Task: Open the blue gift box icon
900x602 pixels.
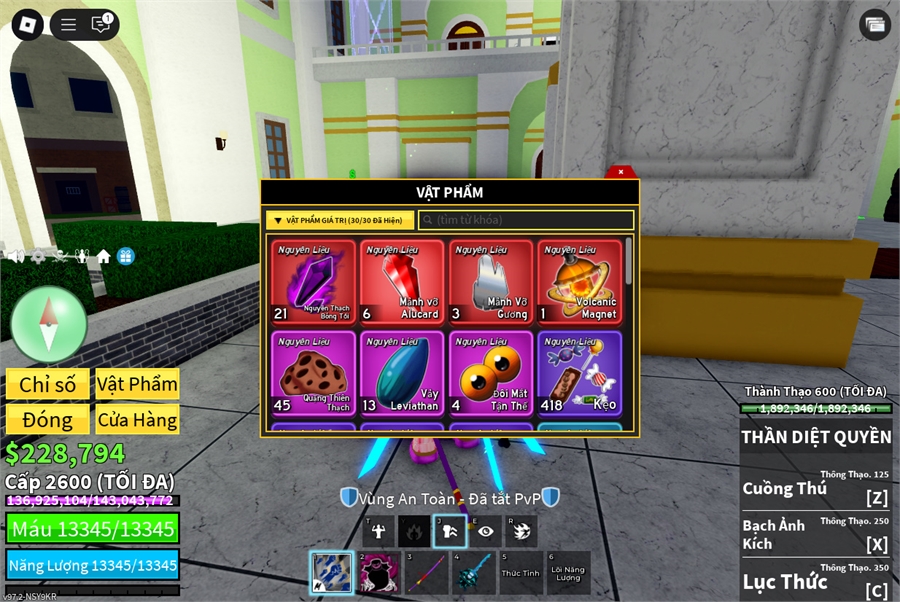Action: click(125, 257)
